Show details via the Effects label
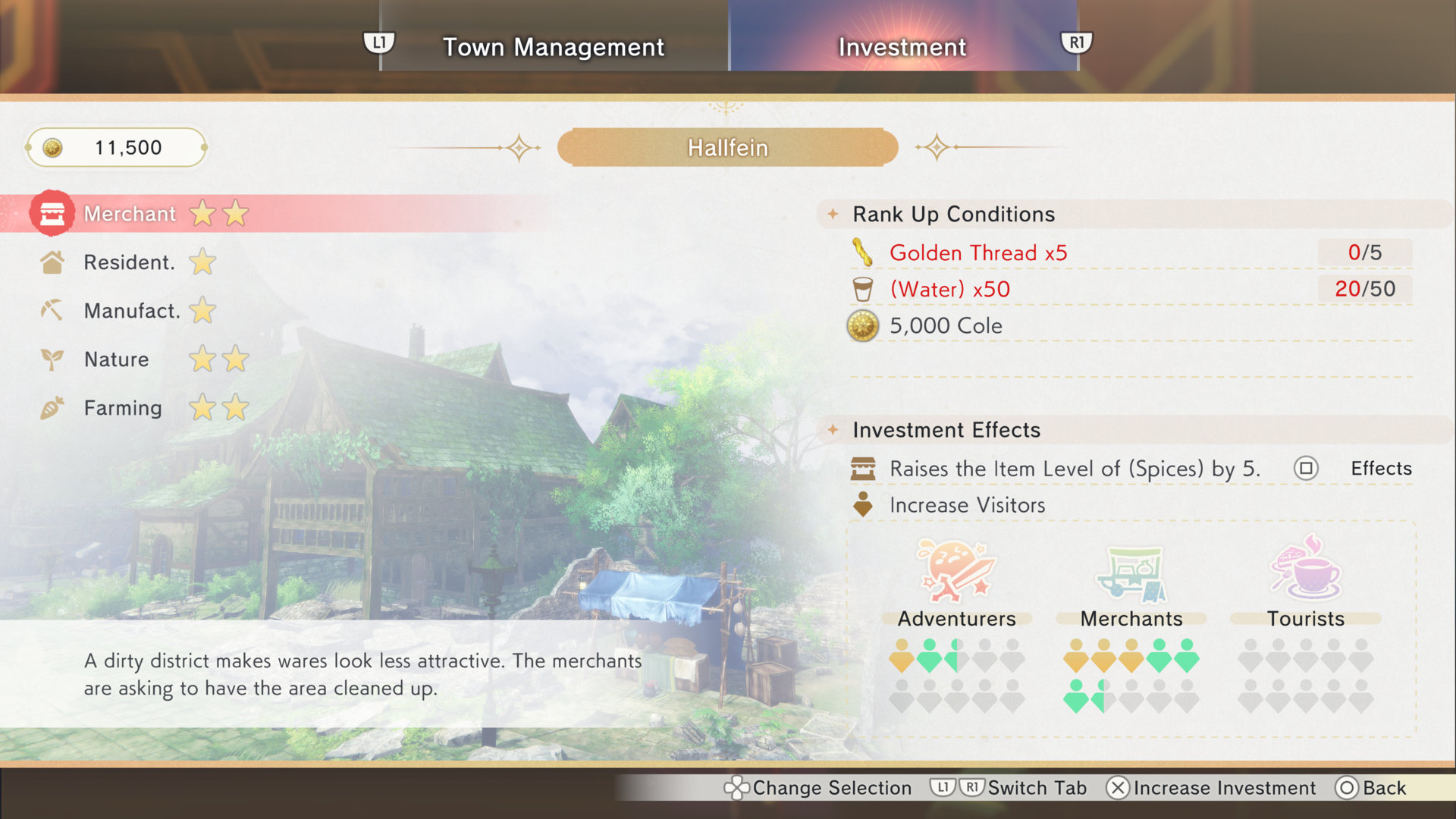This screenshot has height=819, width=1456. tap(1380, 469)
